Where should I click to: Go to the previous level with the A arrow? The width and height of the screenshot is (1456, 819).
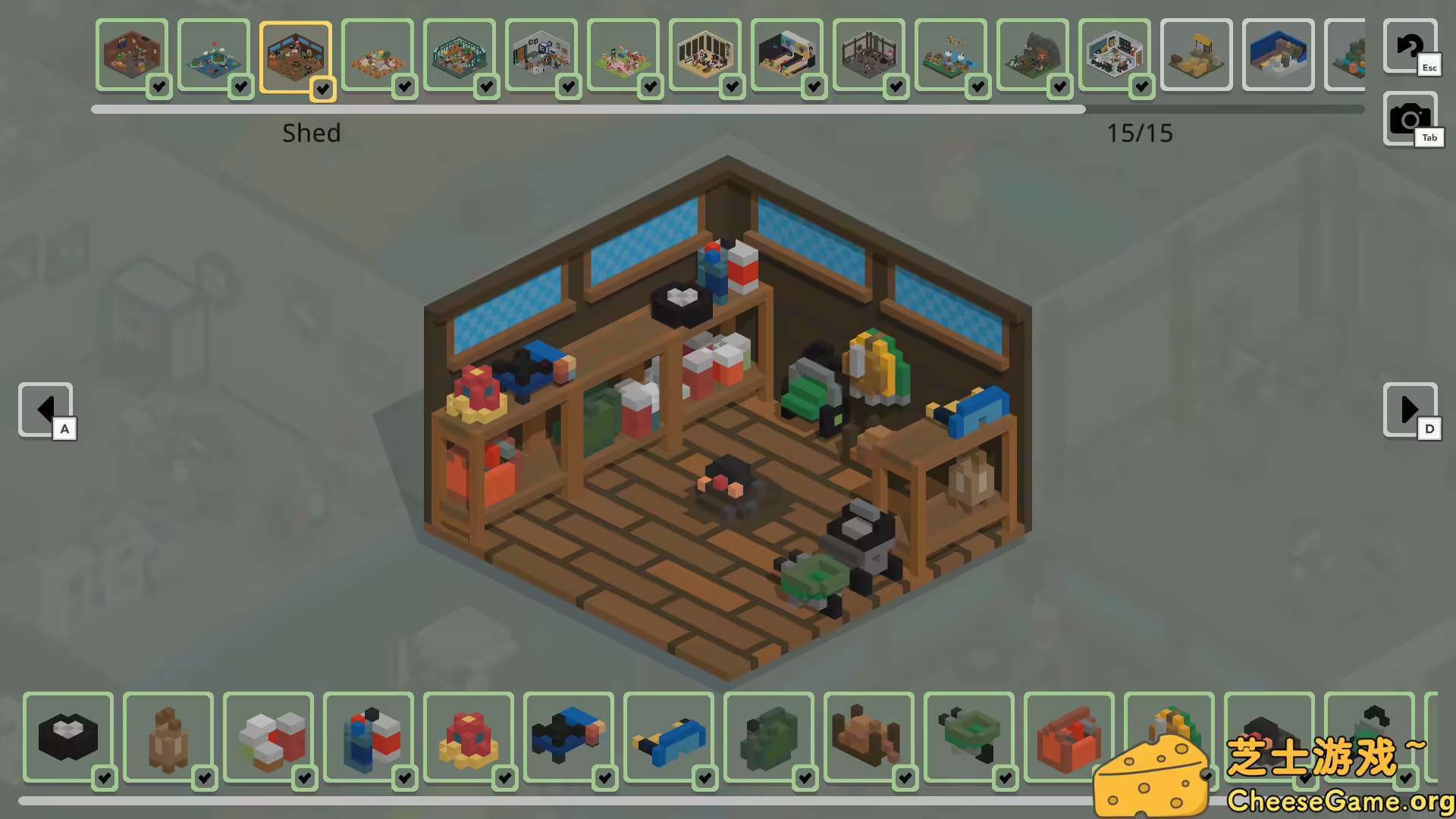pyautogui.click(x=45, y=409)
